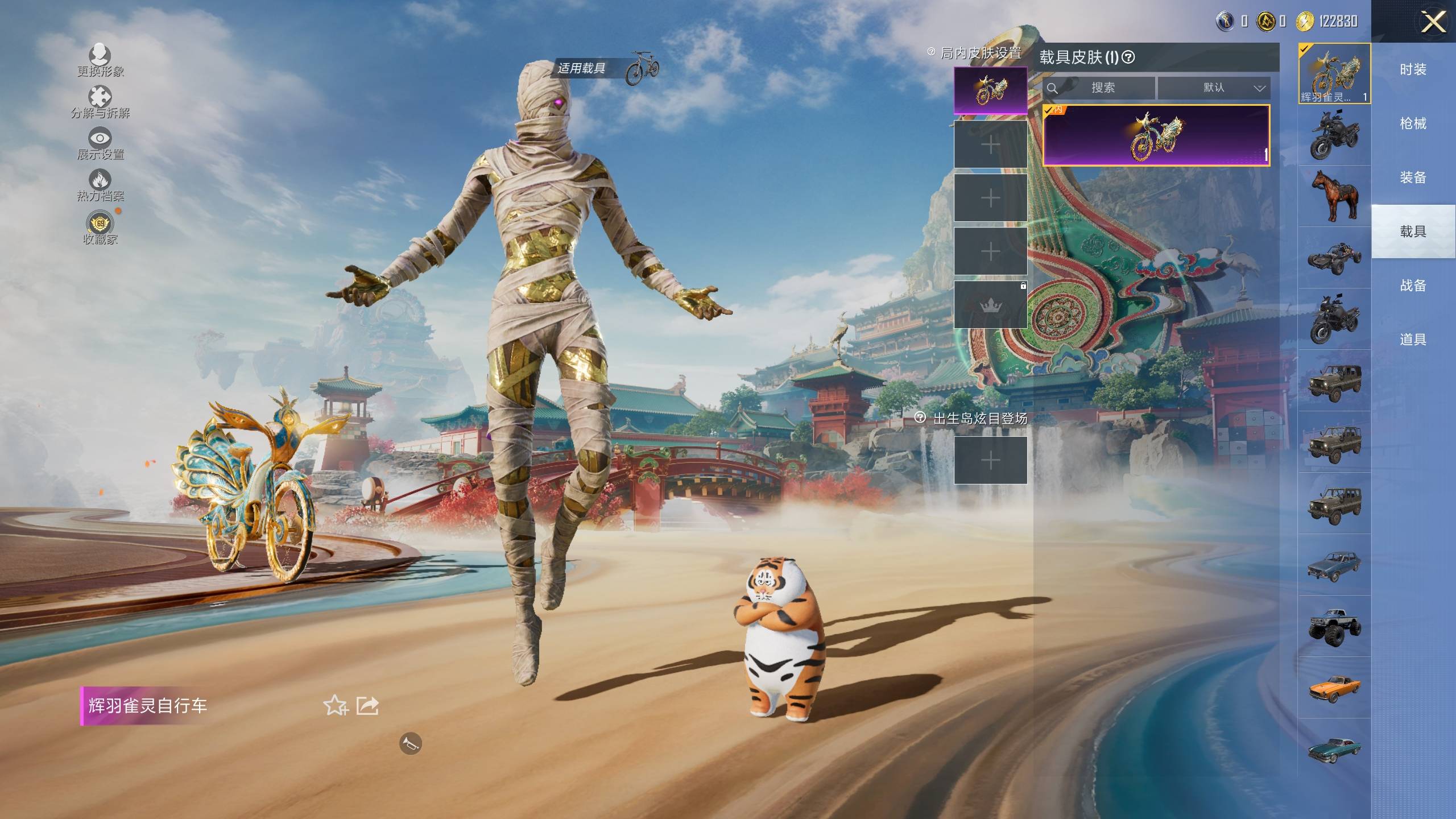Open the 收藏家 collector badge
Viewport: 1456px width, 819px height.
pyautogui.click(x=100, y=224)
